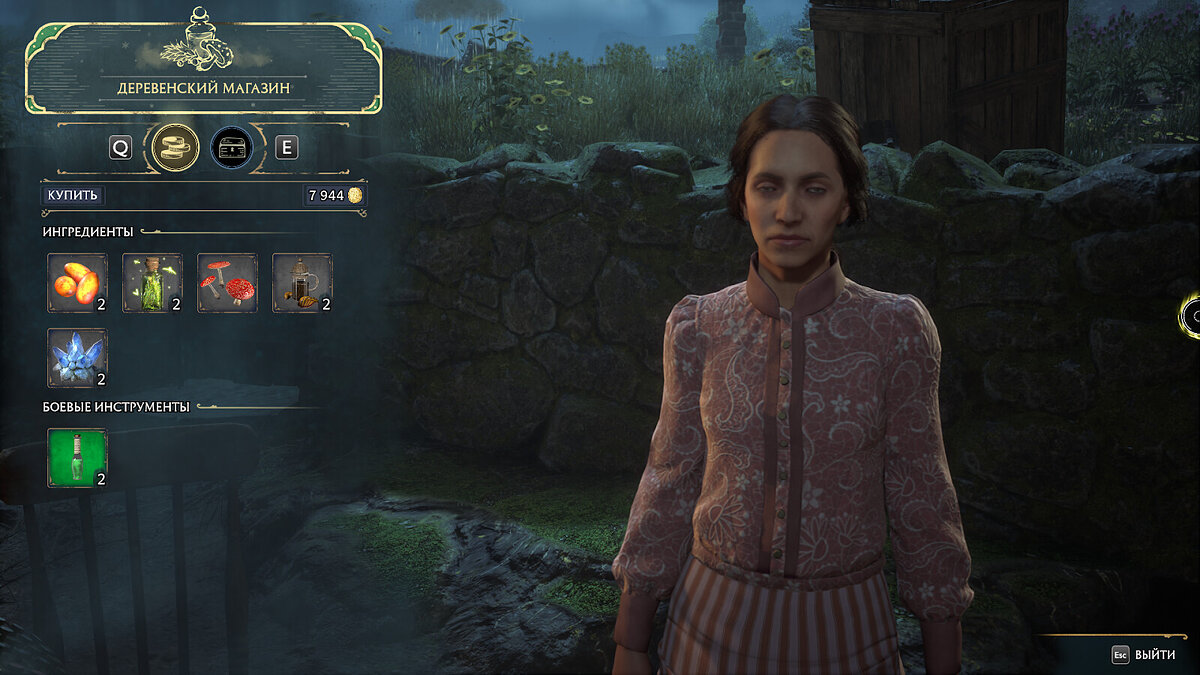Viewport: 1200px width, 675px height.
Task: Choose the blue crystal cluster ingredient
Action: [x=77, y=358]
